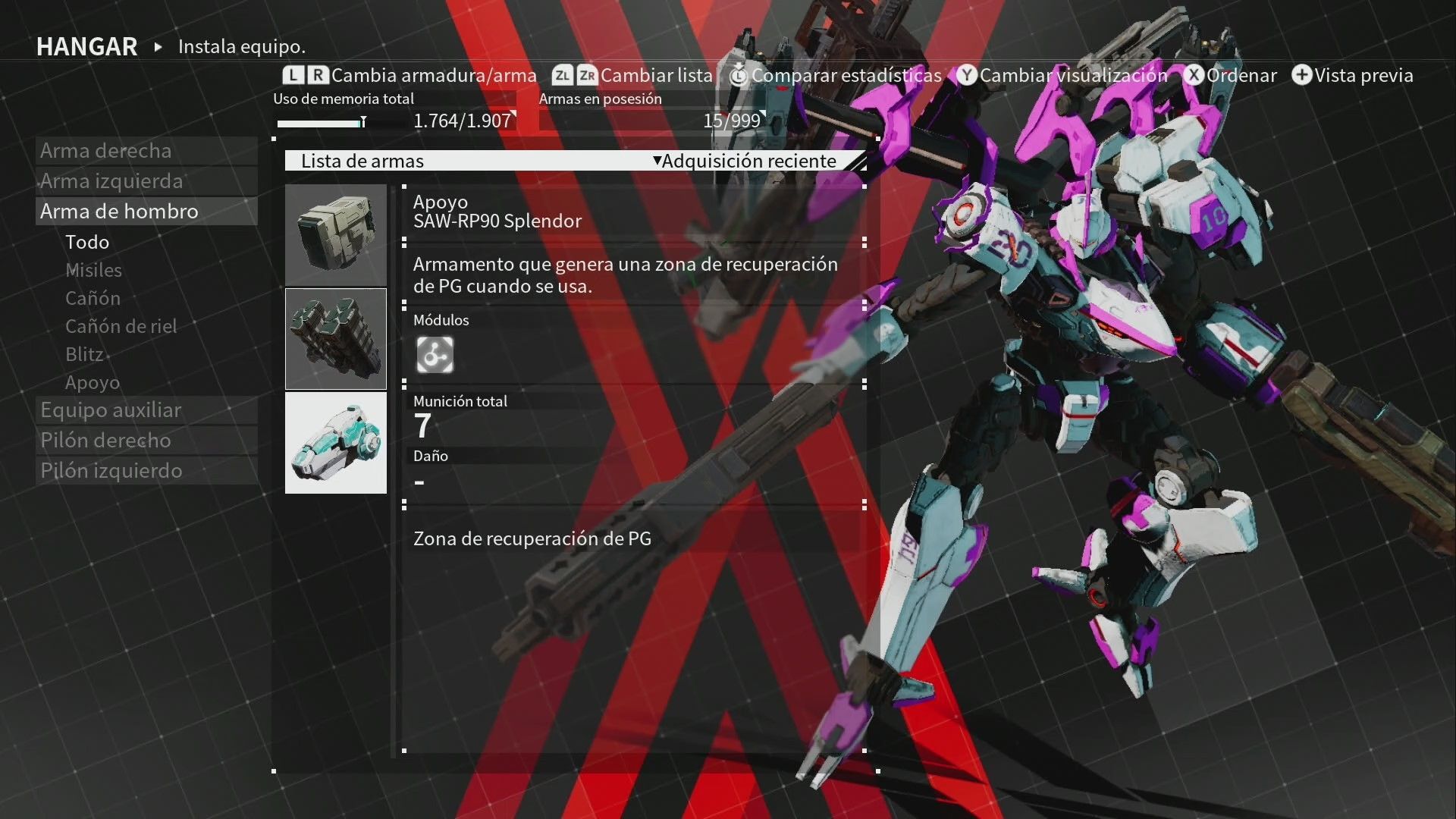Click the module icon under Módulos
Viewport: 1456px width, 819px height.
tap(435, 355)
